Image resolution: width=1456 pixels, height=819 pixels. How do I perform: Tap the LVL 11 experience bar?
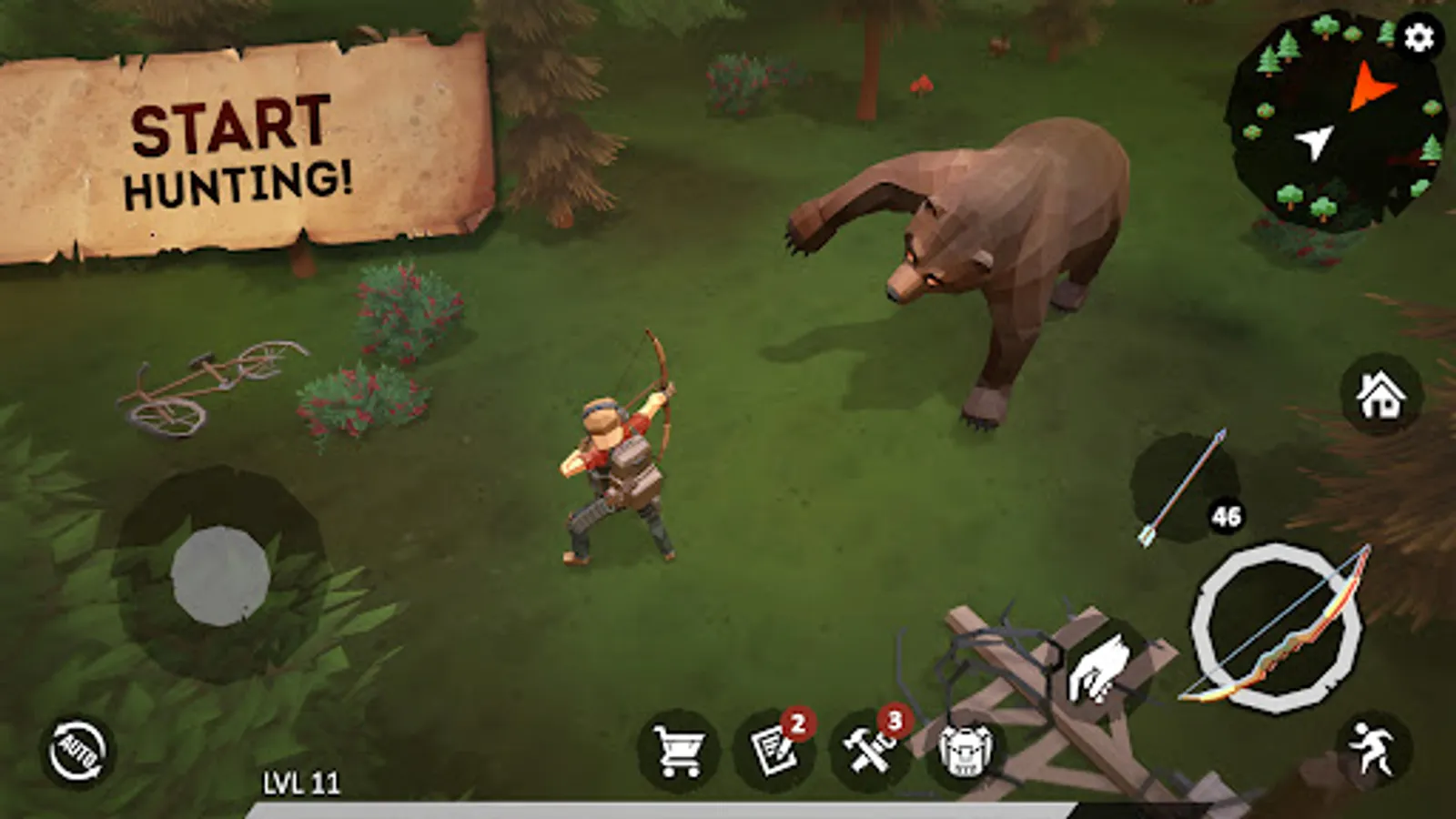point(300,781)
